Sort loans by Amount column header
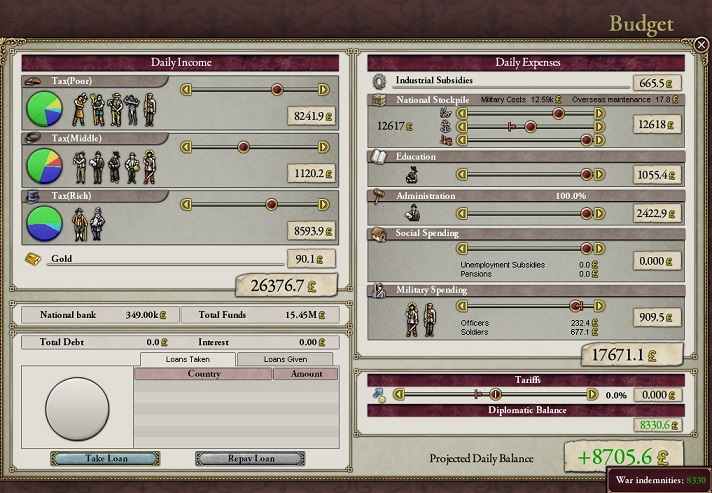This screenshot has width=712, height=493. 305,374
